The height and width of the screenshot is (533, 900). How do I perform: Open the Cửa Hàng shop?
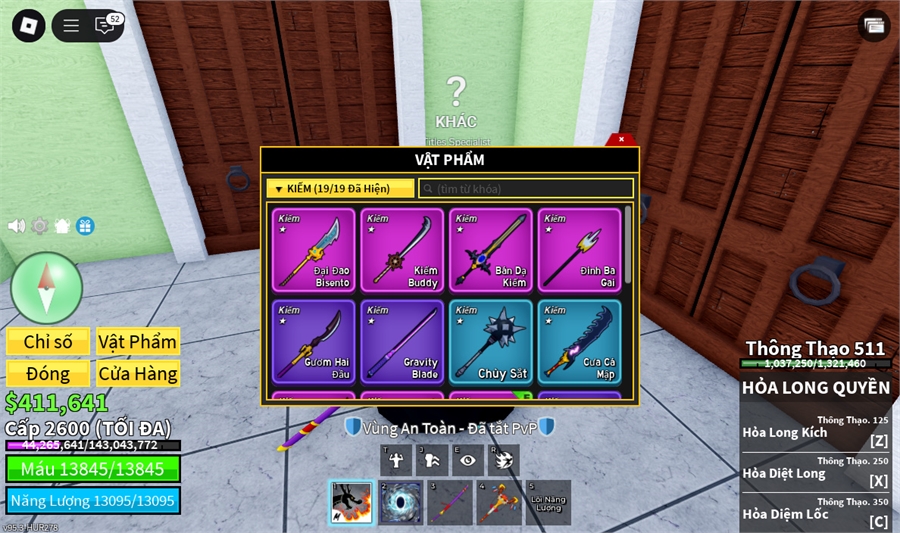(x=138, y=374)
